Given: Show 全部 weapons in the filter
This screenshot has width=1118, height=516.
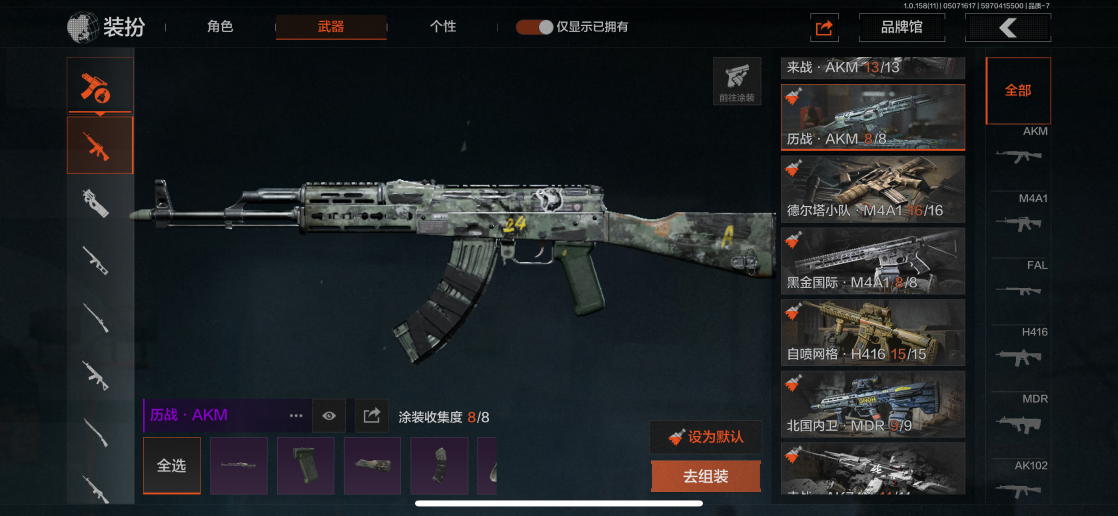Looking at the screenshot, I should pyautogui.click(x=1018, y=91).
